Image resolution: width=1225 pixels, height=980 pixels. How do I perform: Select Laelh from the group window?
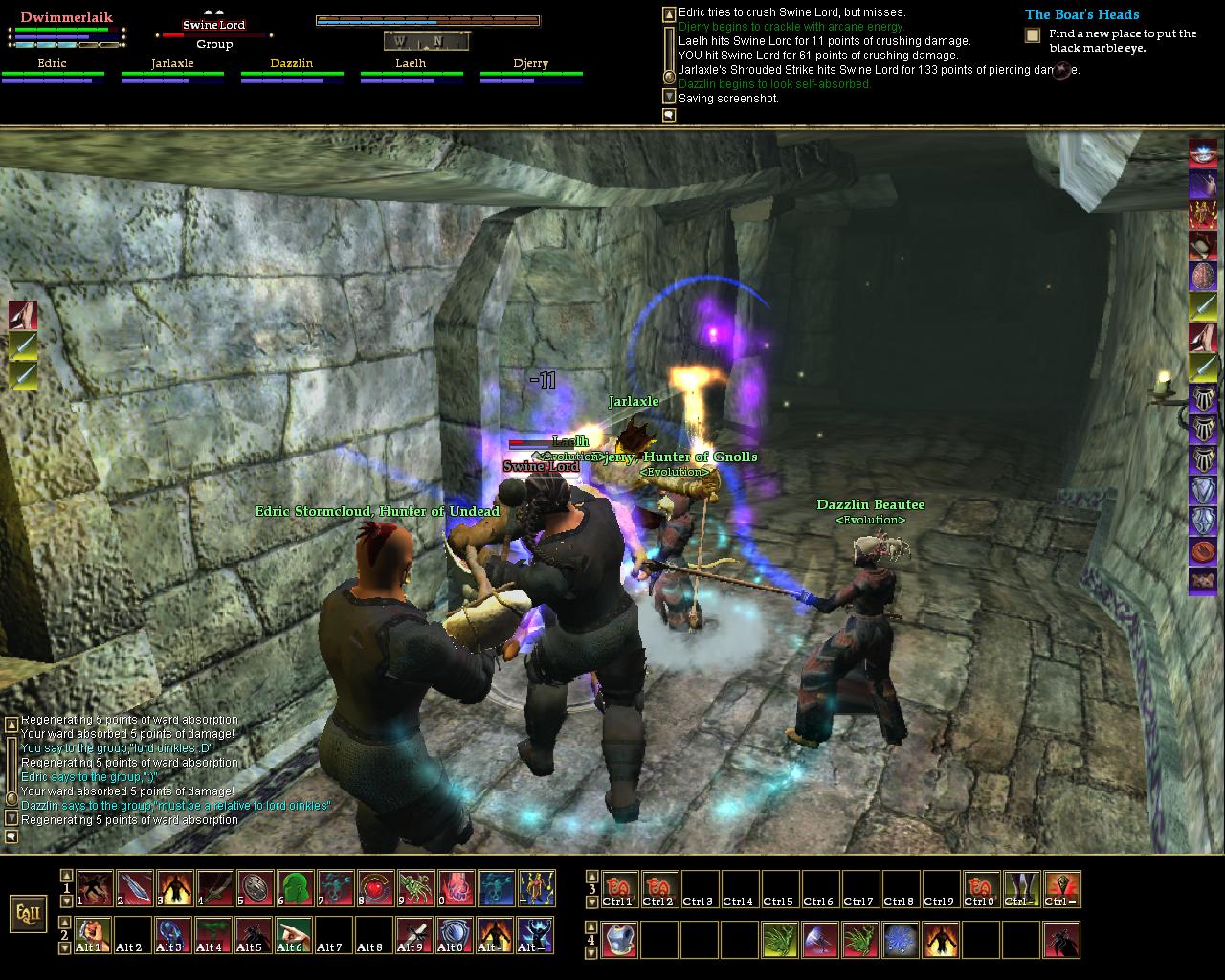411,64
